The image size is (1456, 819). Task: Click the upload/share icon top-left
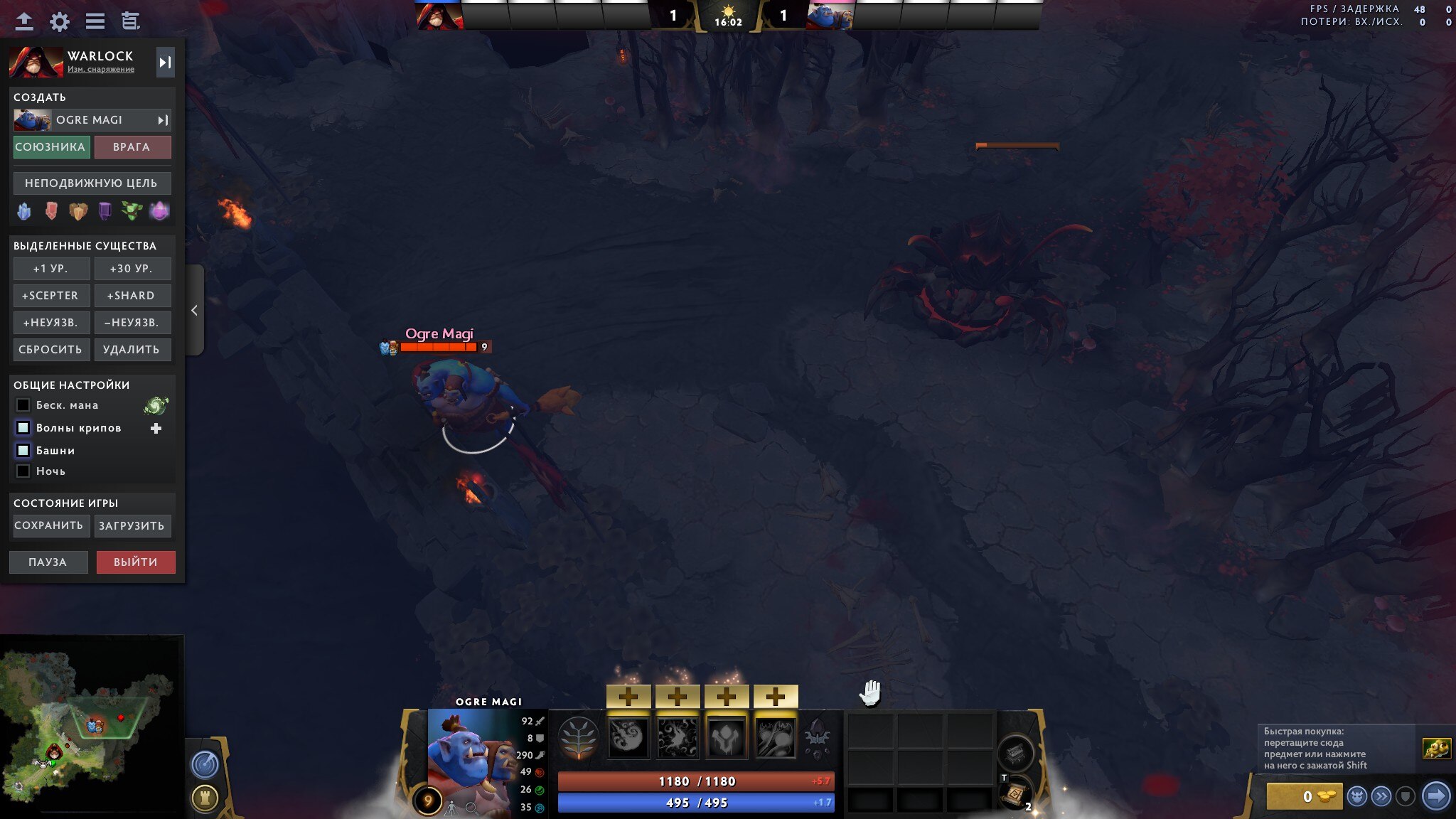click(25, 21)
